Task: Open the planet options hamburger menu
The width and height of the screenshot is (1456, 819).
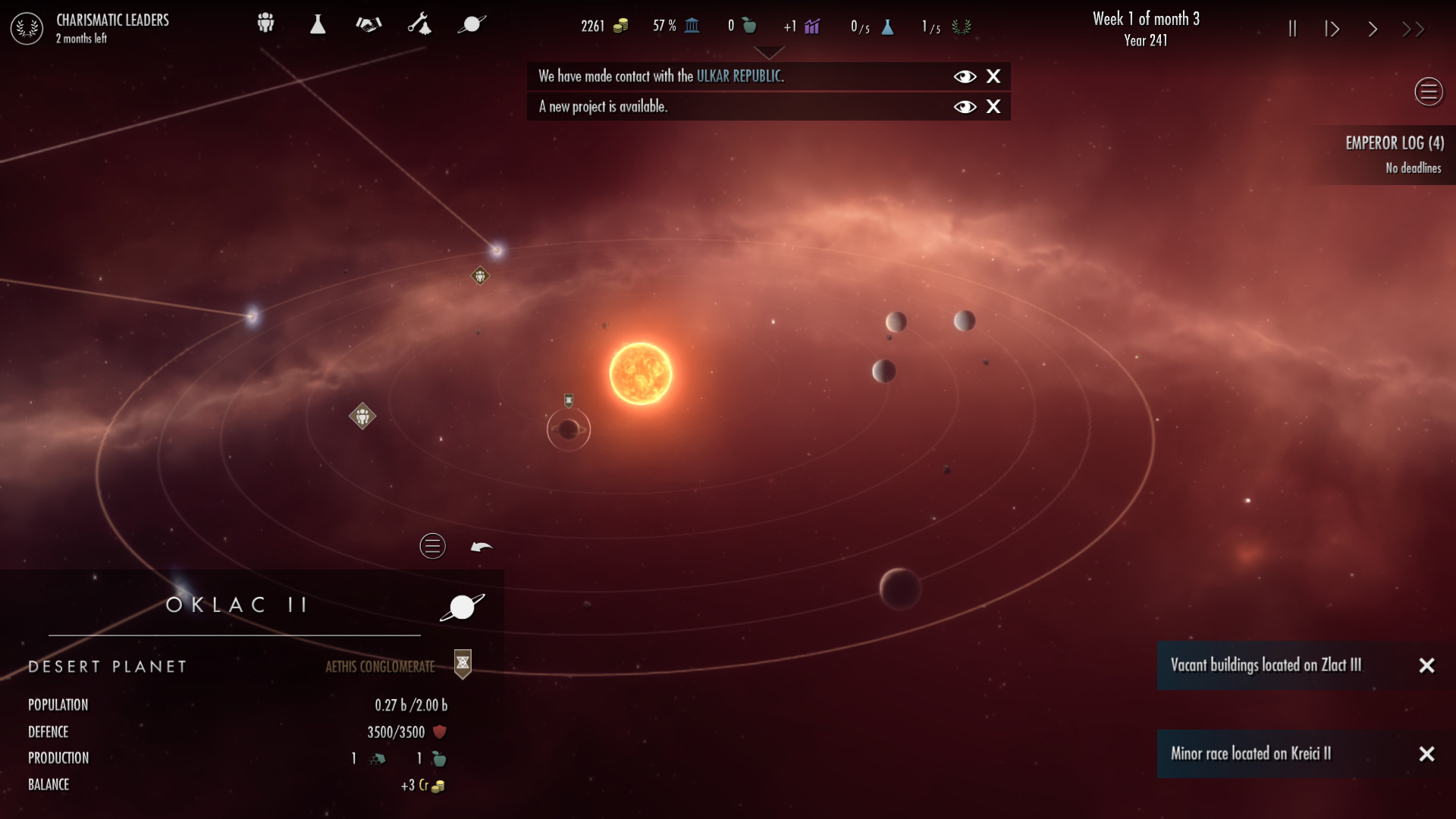Action: (432, 546)
